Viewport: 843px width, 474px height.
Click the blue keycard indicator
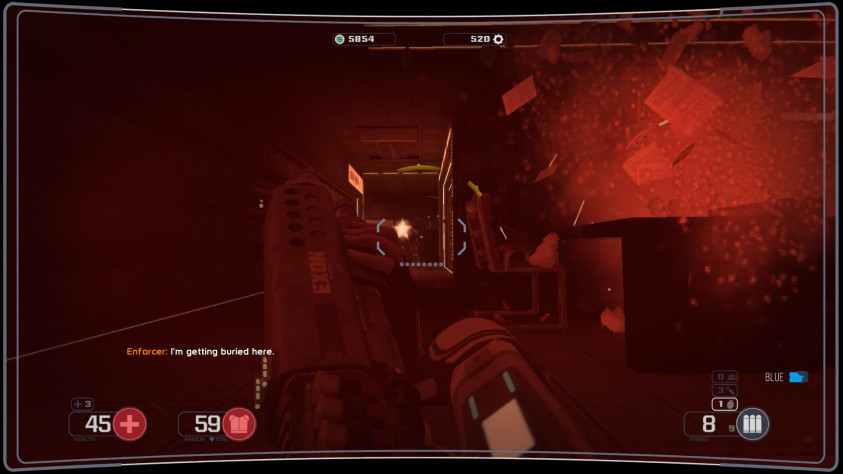(x=797, y=377)
